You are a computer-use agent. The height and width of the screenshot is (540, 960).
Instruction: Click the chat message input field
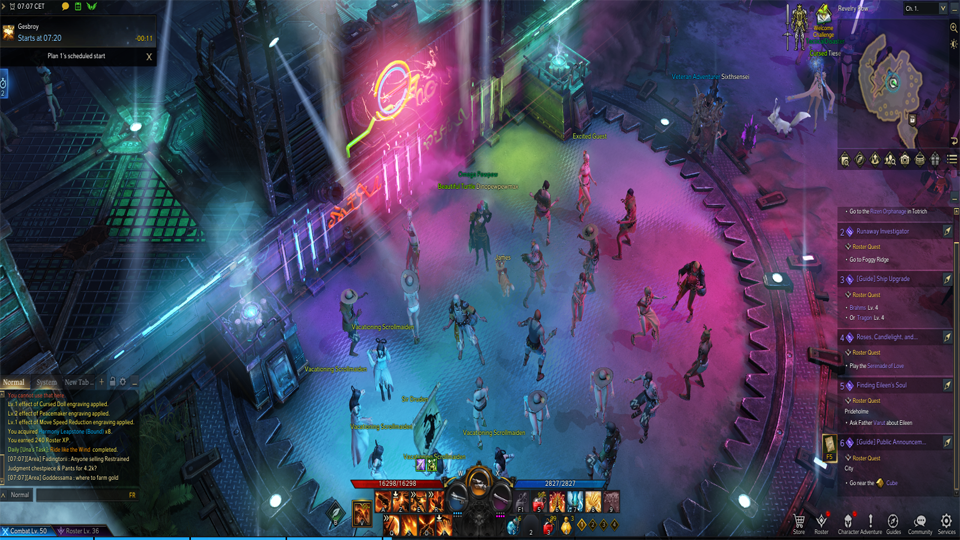coord(80,495)
